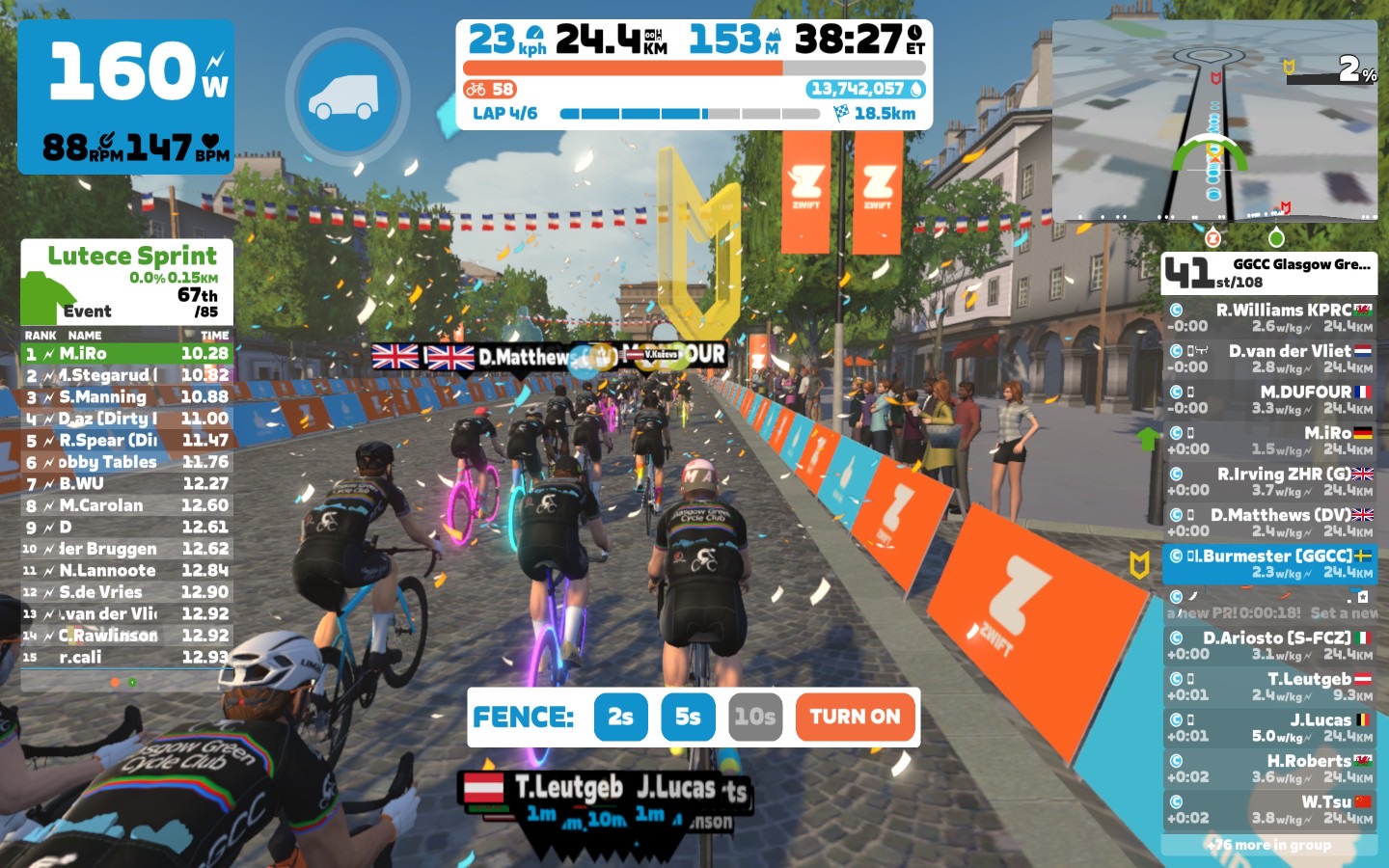Select W.Tsu in riders list

click(1269, 809)
